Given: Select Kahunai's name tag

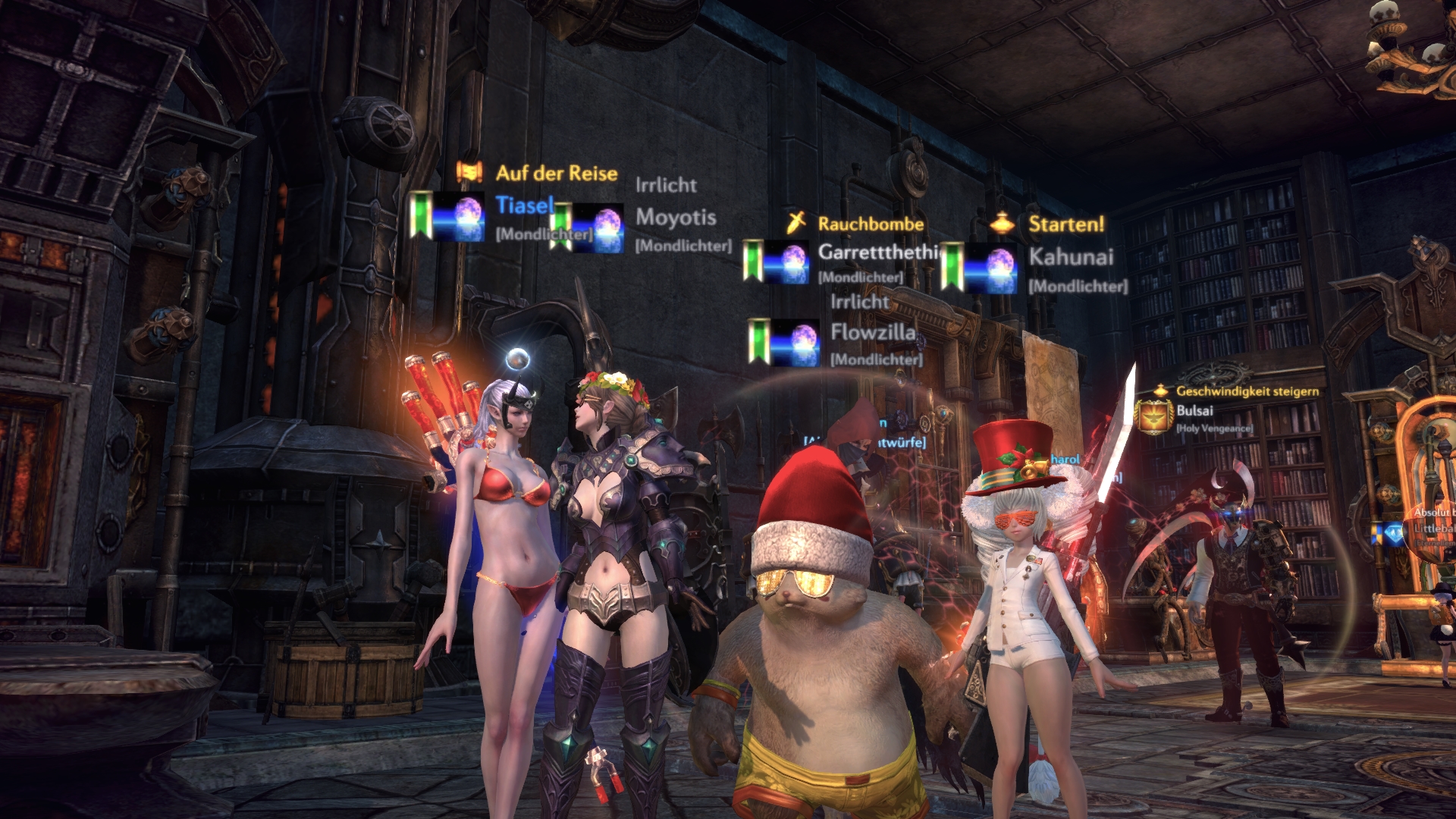Looking at the screenshot, I should click(1070, 257).
